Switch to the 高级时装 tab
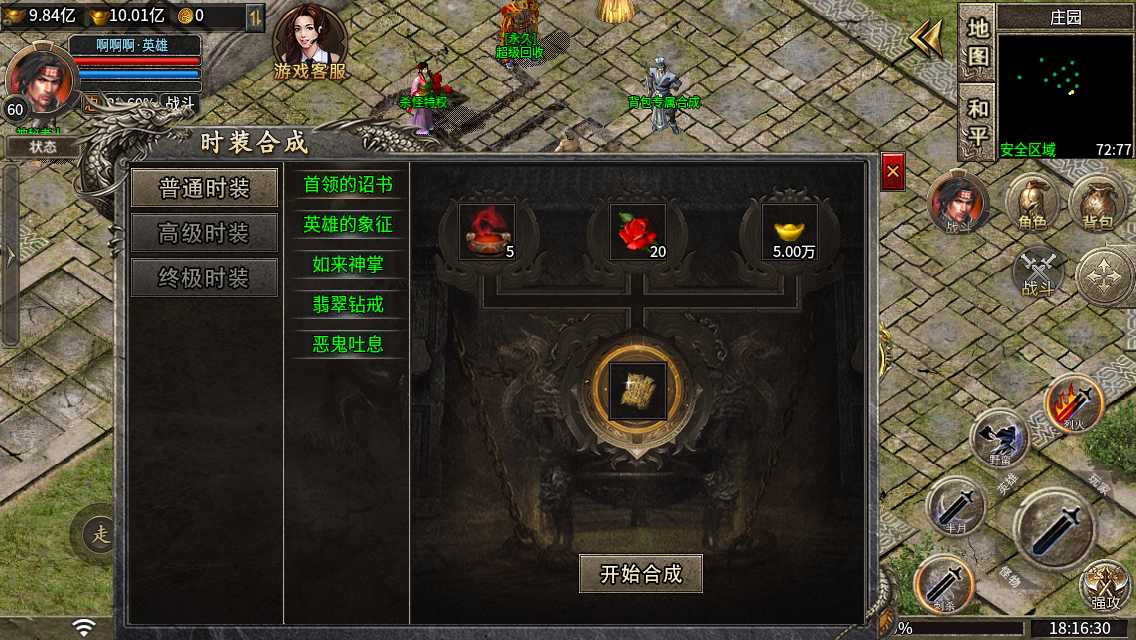 pos(204,234)
